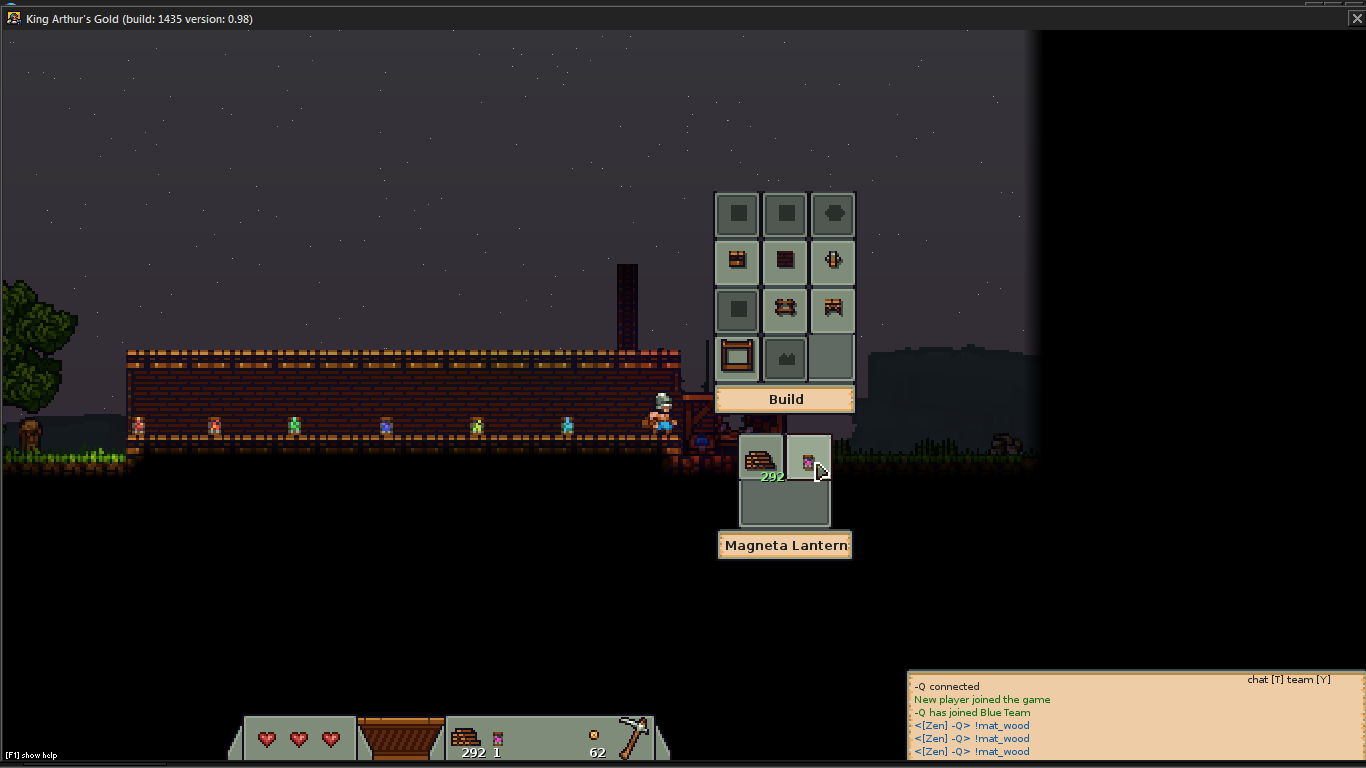Choose the light wooden block build option
This screenshot has width=1366, height=768.
(737, 260)
